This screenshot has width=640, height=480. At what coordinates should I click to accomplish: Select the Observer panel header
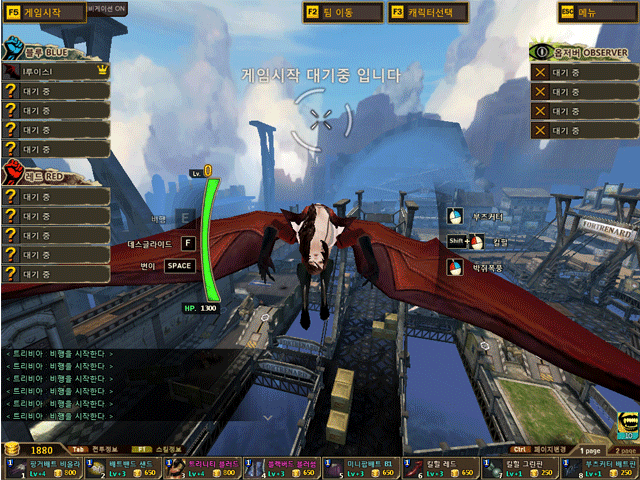pos(582,50)
